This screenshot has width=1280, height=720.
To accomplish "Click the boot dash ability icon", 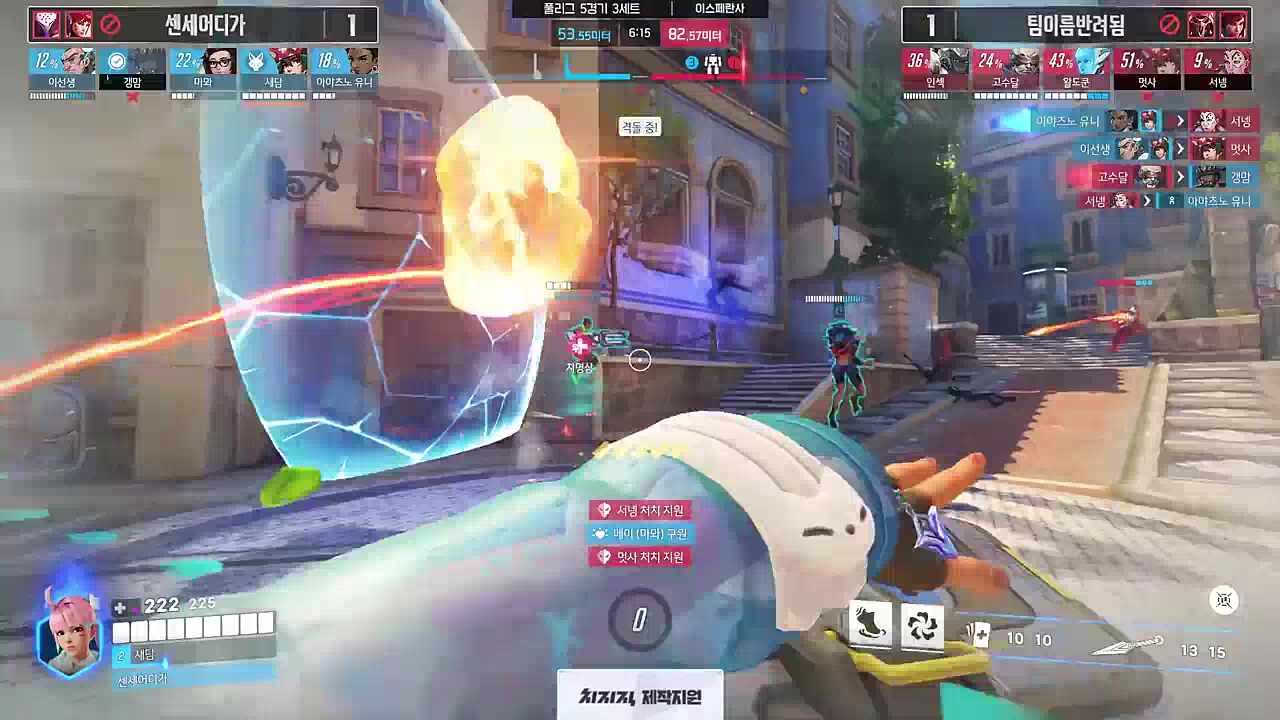I will click(x=869, y=626).
